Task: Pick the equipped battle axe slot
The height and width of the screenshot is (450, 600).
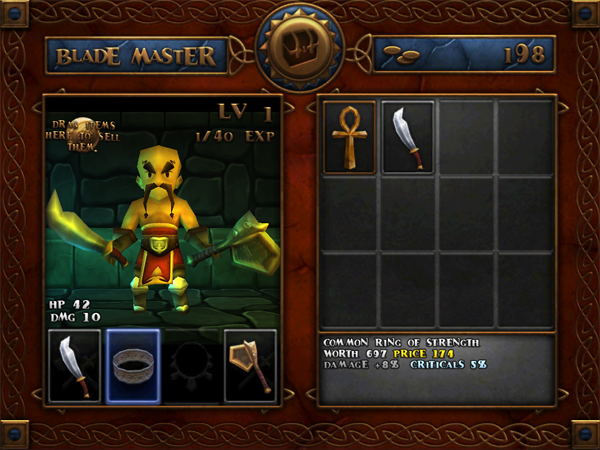Action: pos(250,366)
